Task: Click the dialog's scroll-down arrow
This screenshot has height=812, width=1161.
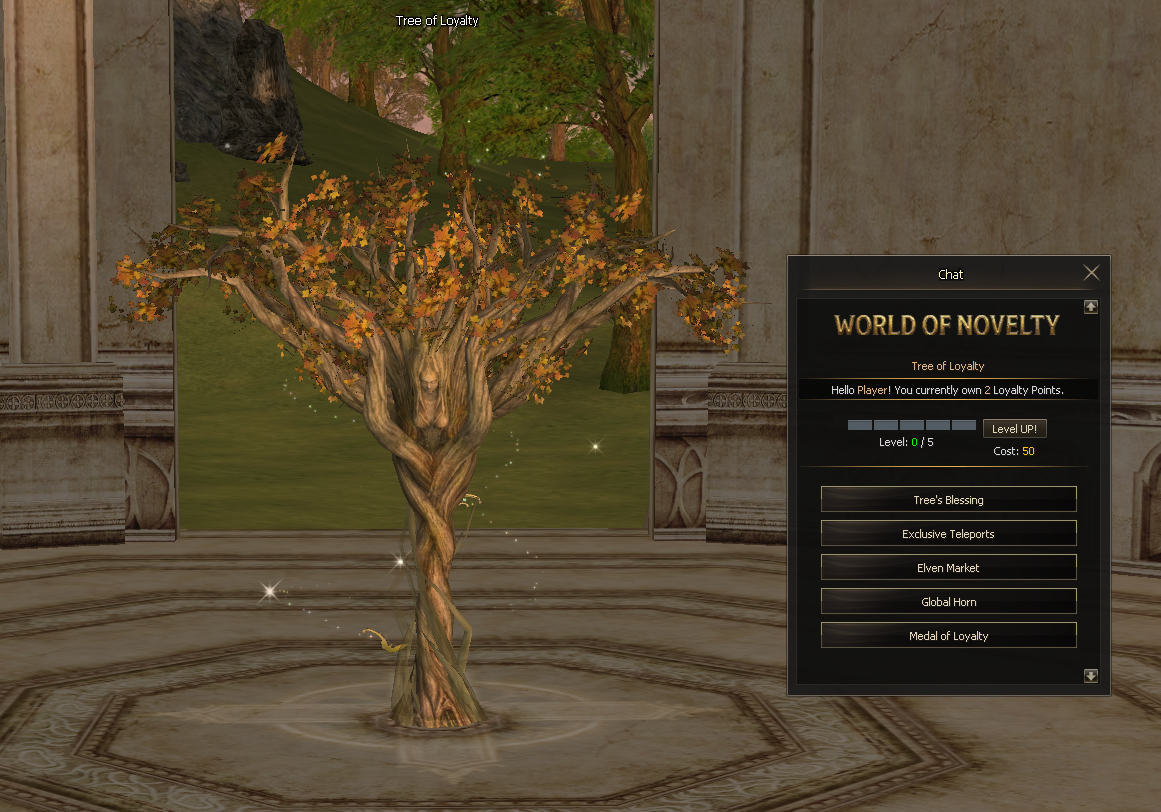Action: coord(1091,676)
